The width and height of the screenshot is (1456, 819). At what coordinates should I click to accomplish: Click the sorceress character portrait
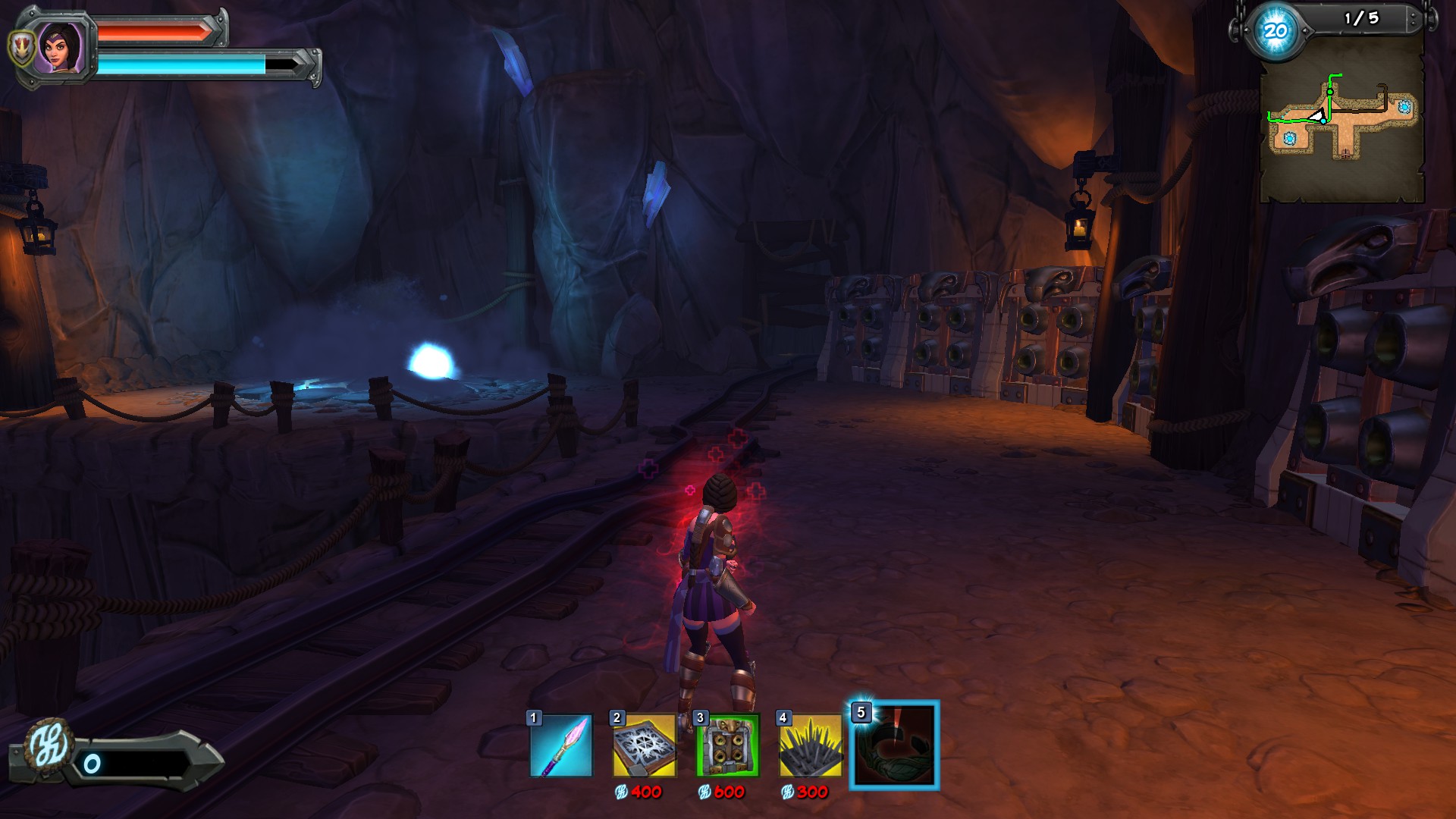click(61, 47)
